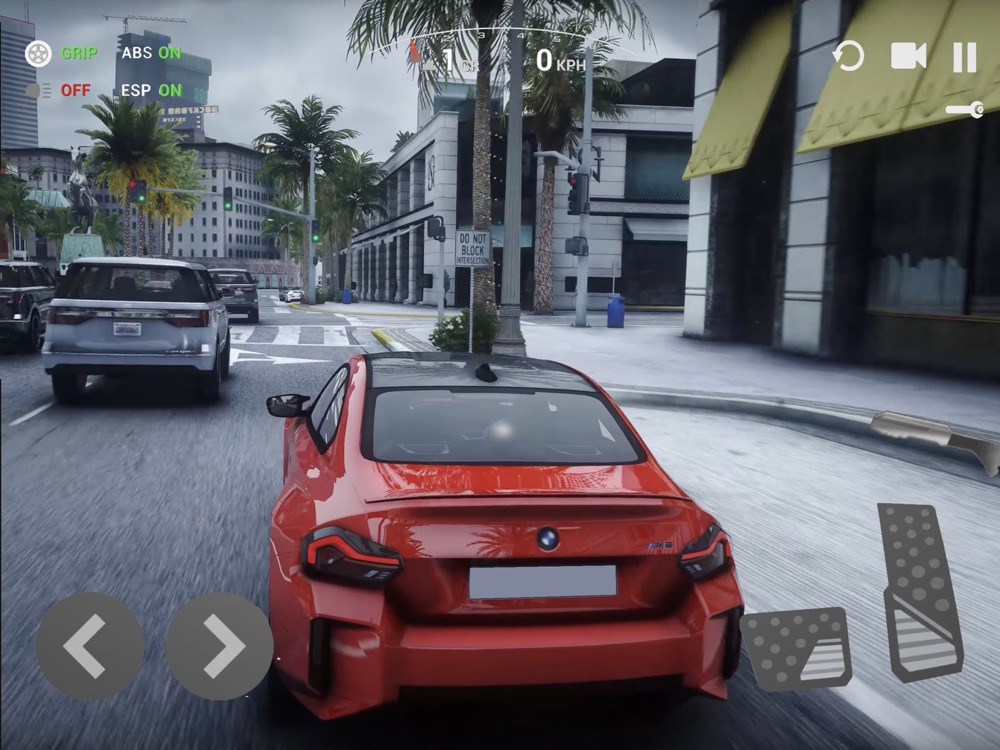
Task: Reset the car with the circular arrow
Action: 848,57
